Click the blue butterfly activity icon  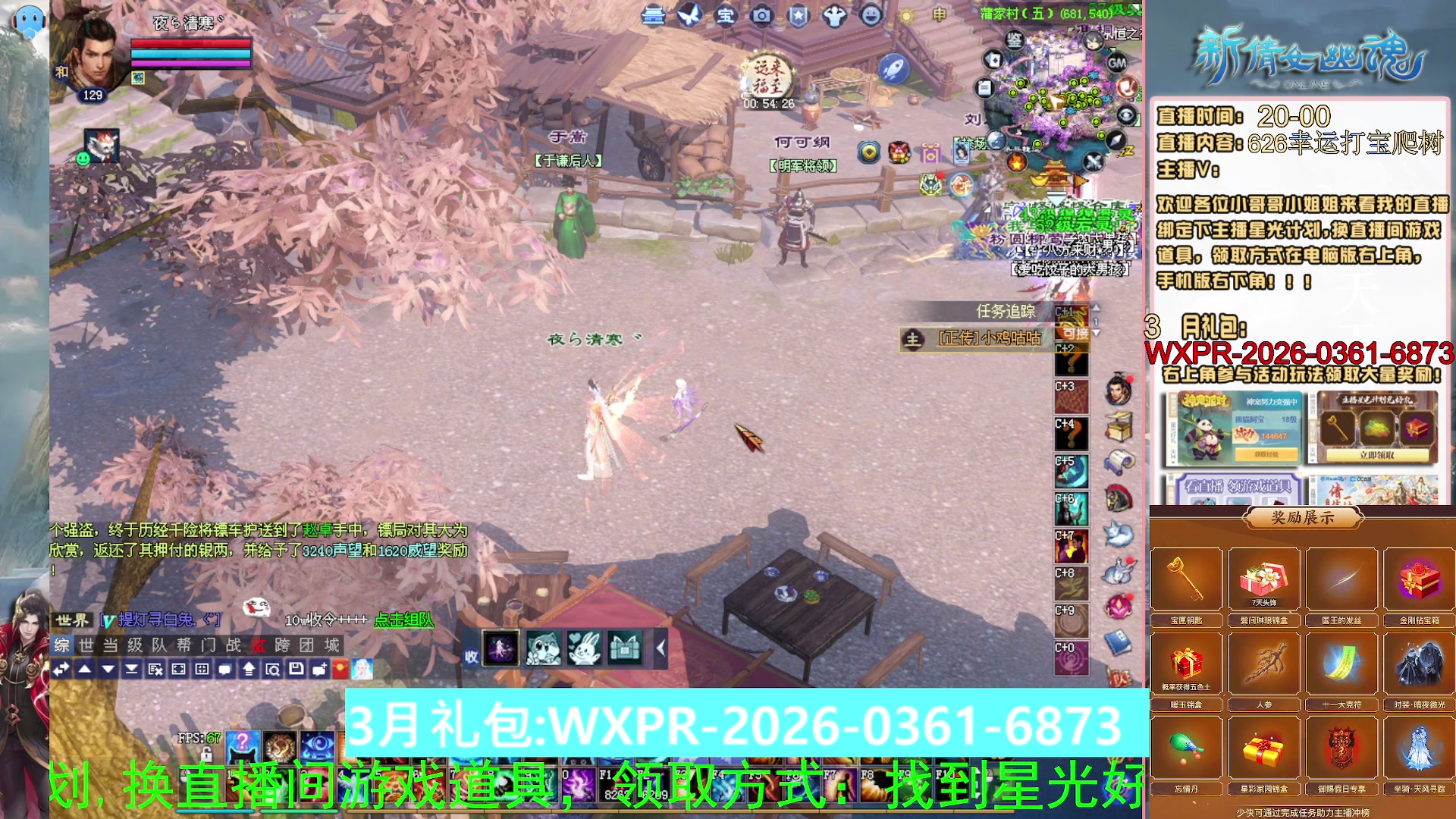pos(690,16)
